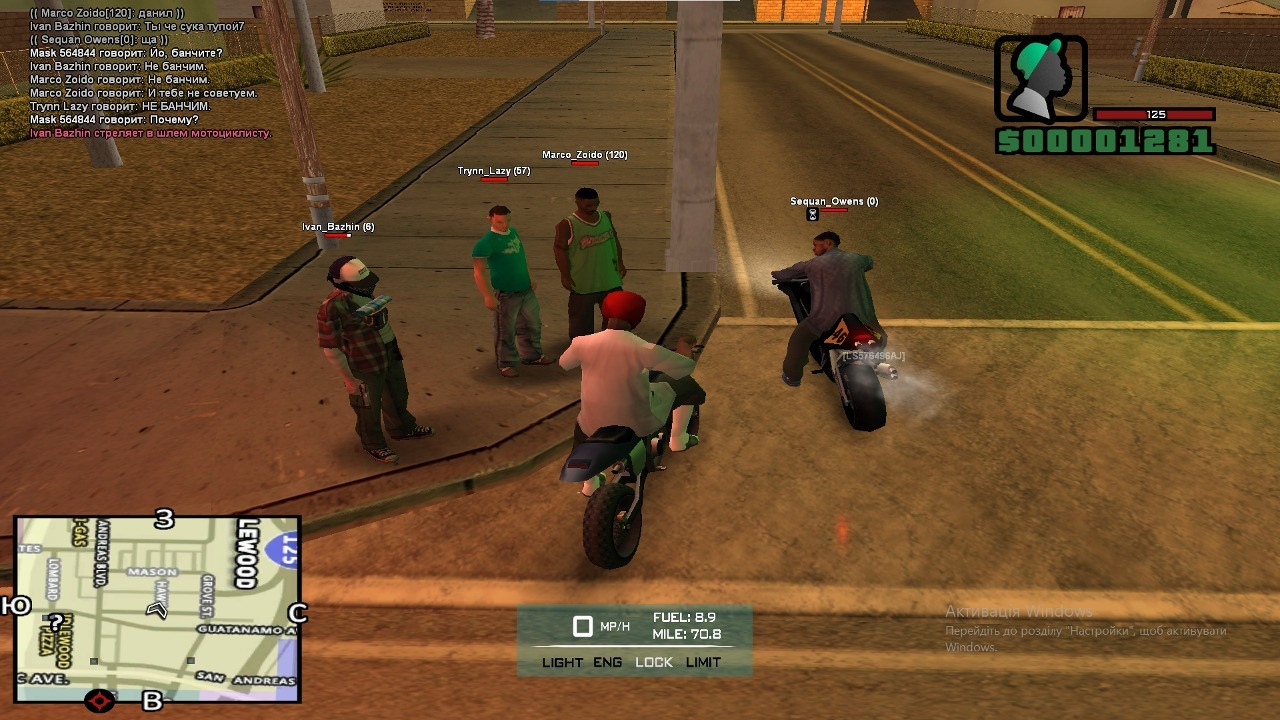Click the red target marker below minimap
The image size is (1280, 720).
pyautogui.click(x=100, y=700)
